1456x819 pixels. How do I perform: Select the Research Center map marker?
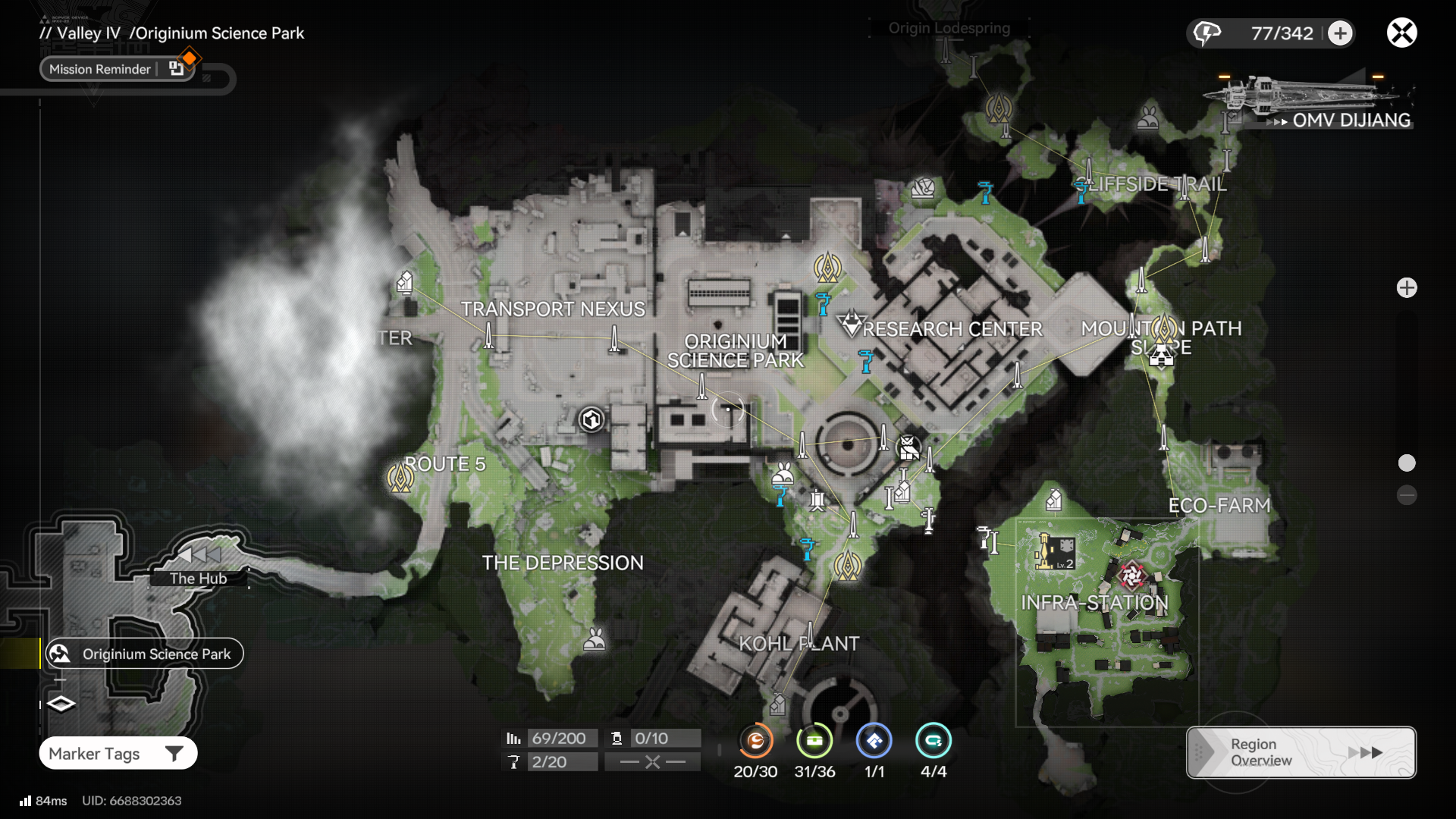(x=852, y=325)
